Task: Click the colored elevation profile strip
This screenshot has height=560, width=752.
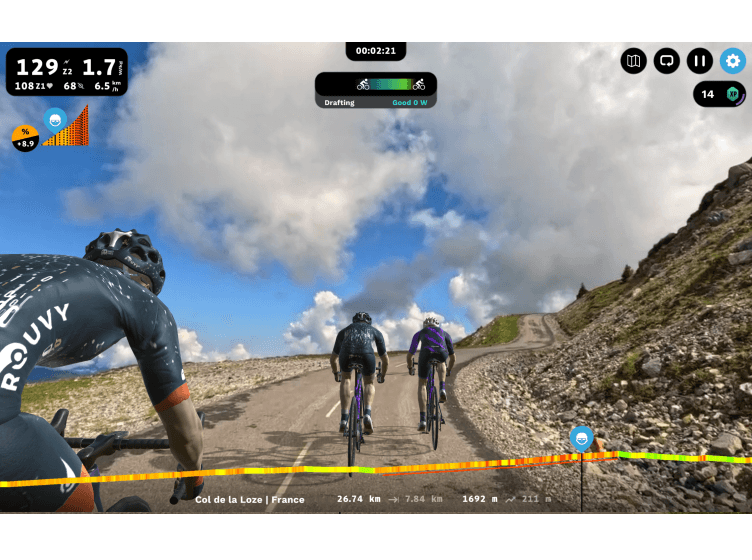Action: coord(300,472)
